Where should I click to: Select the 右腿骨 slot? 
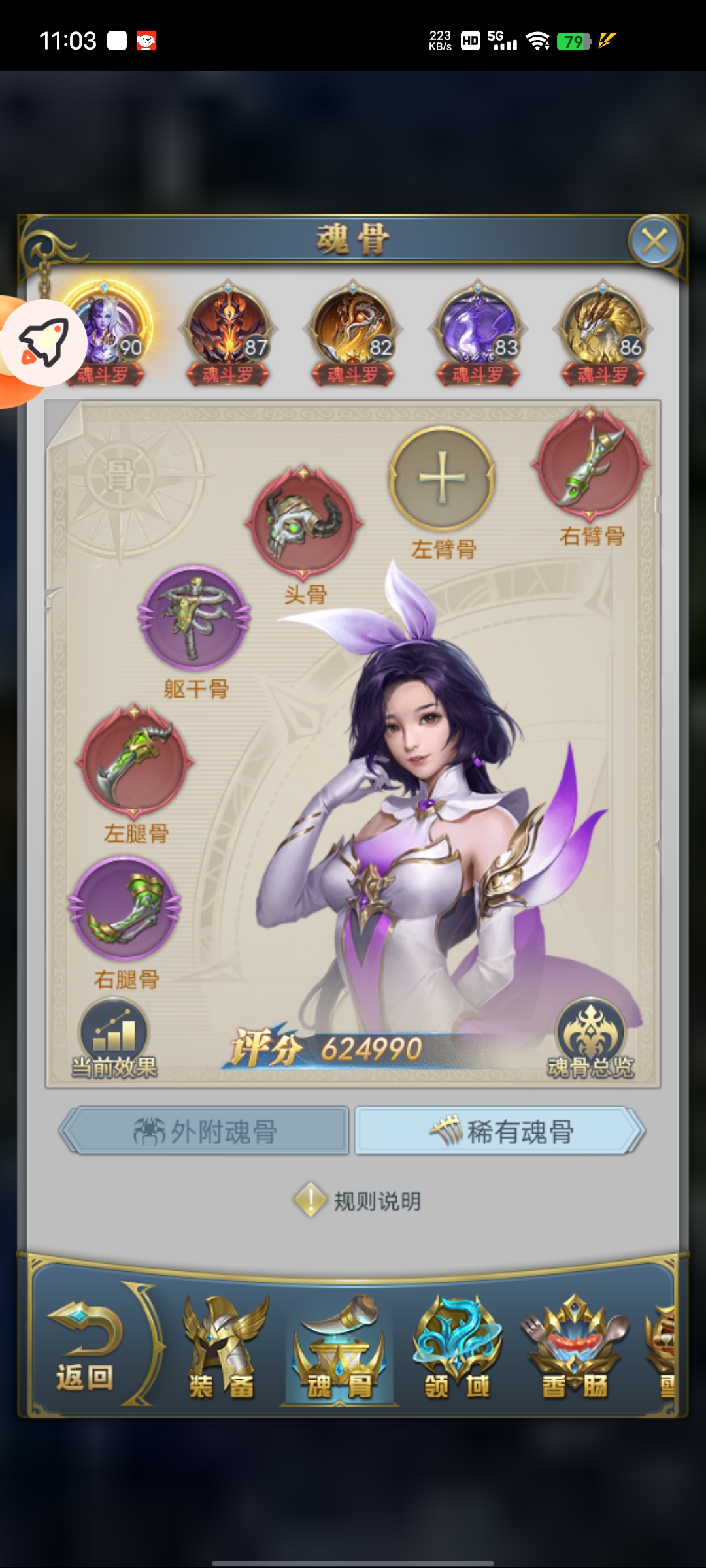tap(125, 909)
